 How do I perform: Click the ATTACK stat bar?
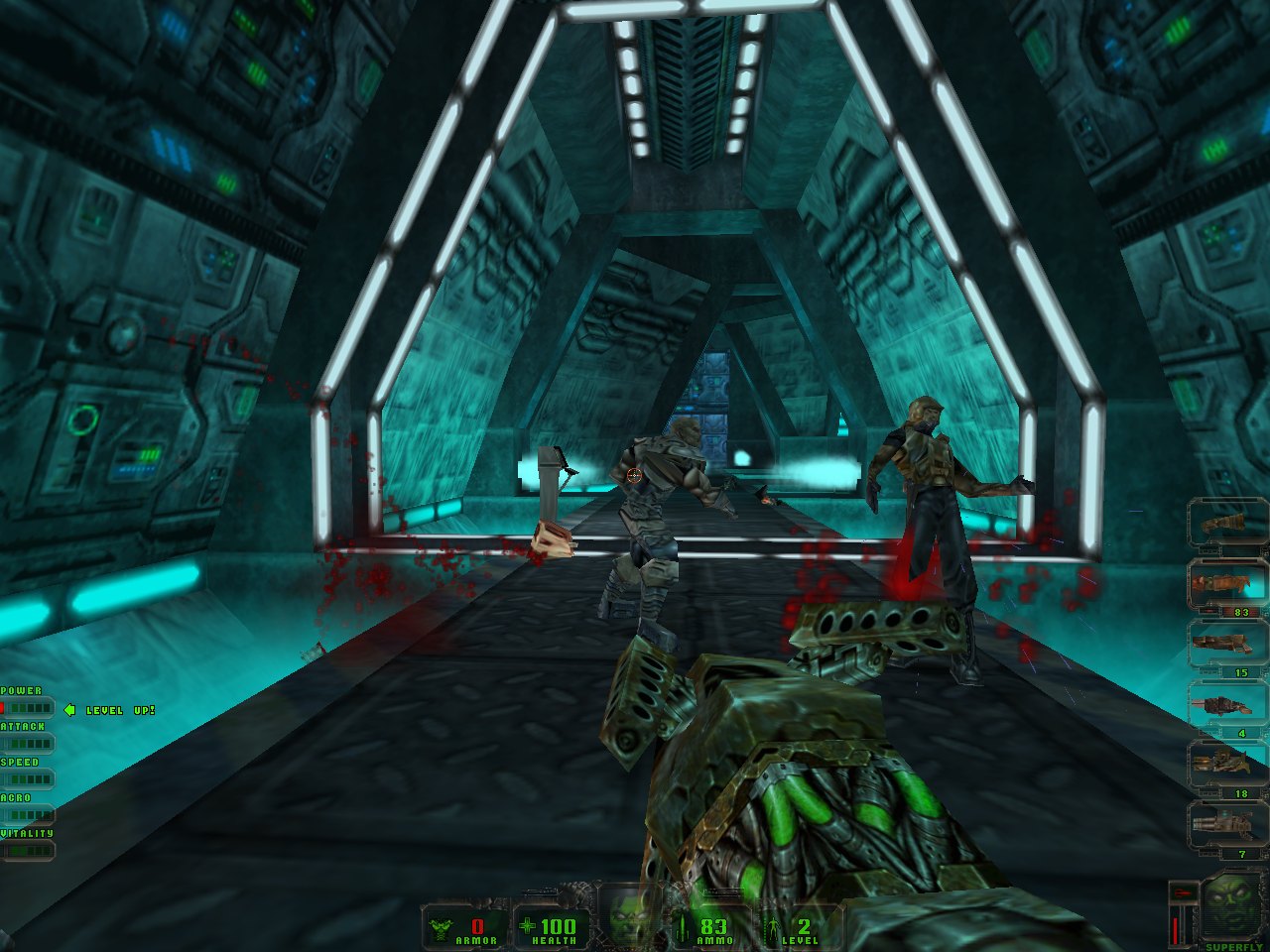[30, 742]
